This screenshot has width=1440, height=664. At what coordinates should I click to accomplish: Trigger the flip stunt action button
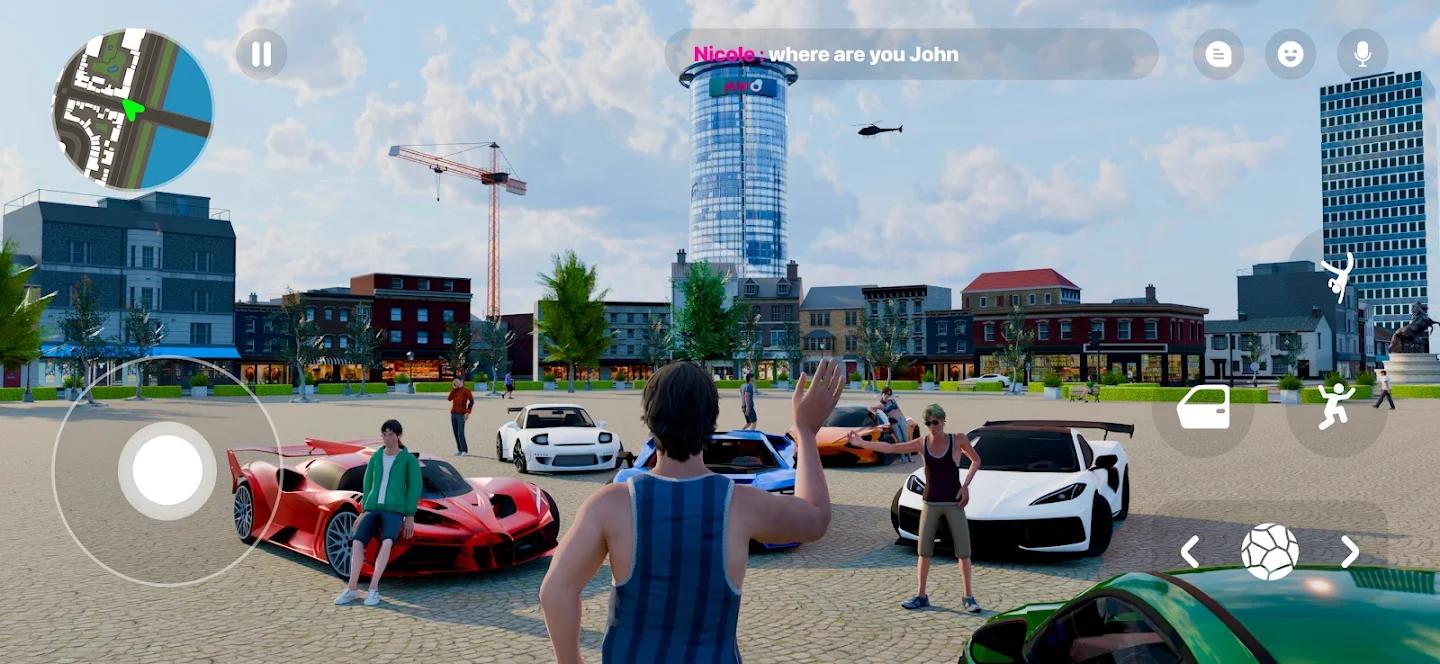pos(1337,277)
